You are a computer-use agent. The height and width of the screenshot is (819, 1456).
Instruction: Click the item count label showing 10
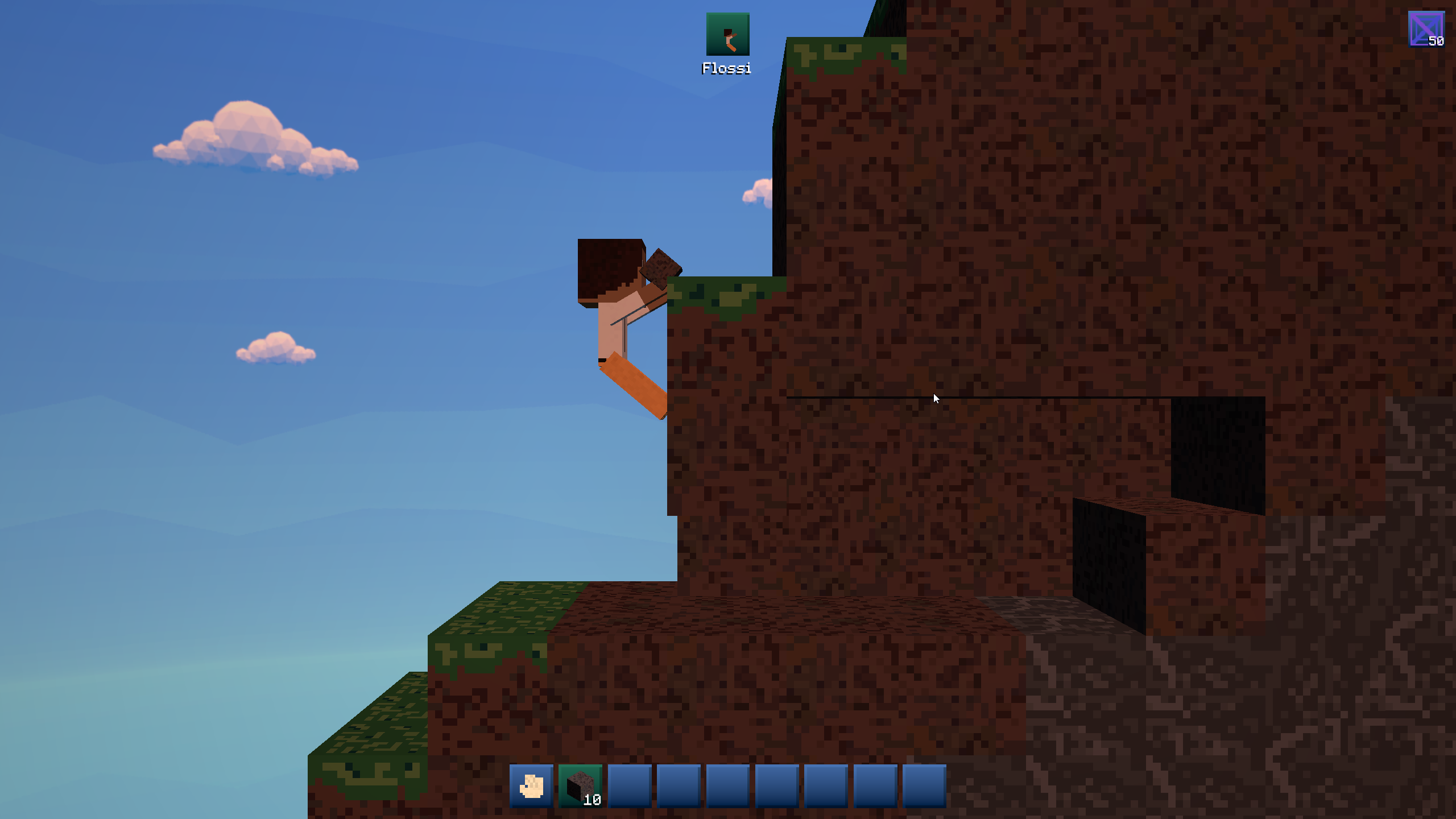(592, 800)
